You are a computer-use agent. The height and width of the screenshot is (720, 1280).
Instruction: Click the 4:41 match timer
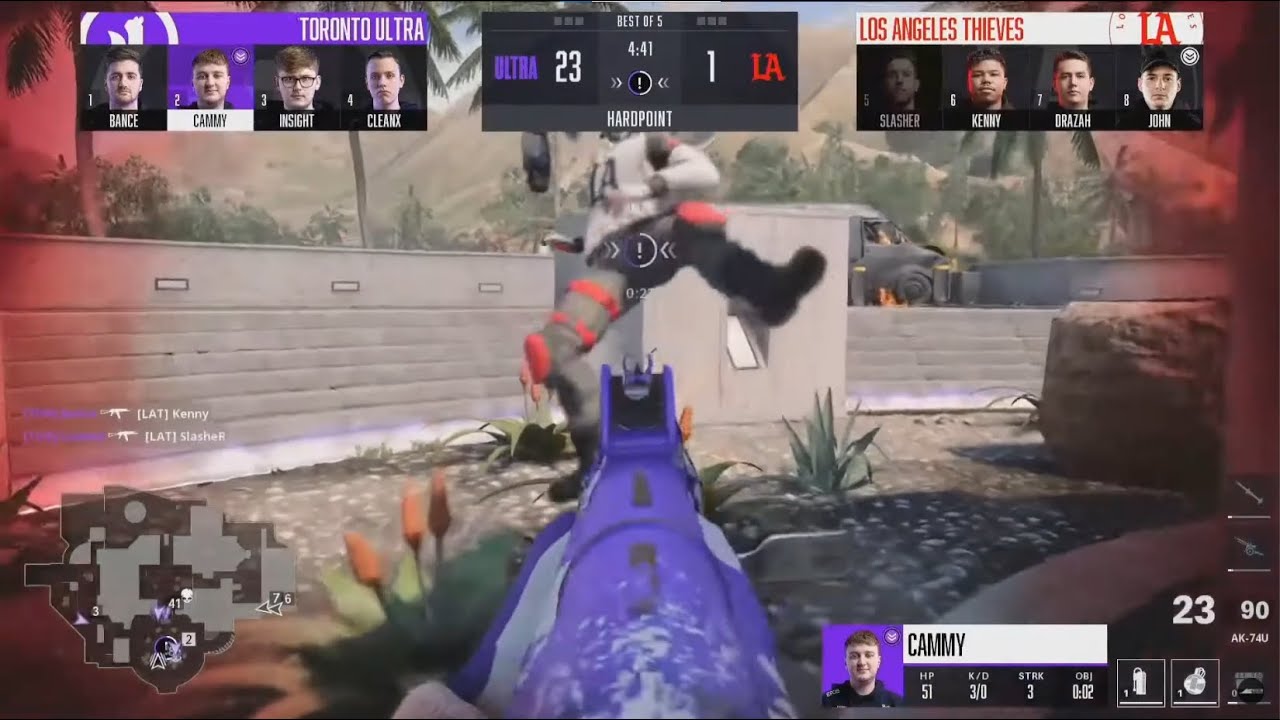tap(640, 48)
